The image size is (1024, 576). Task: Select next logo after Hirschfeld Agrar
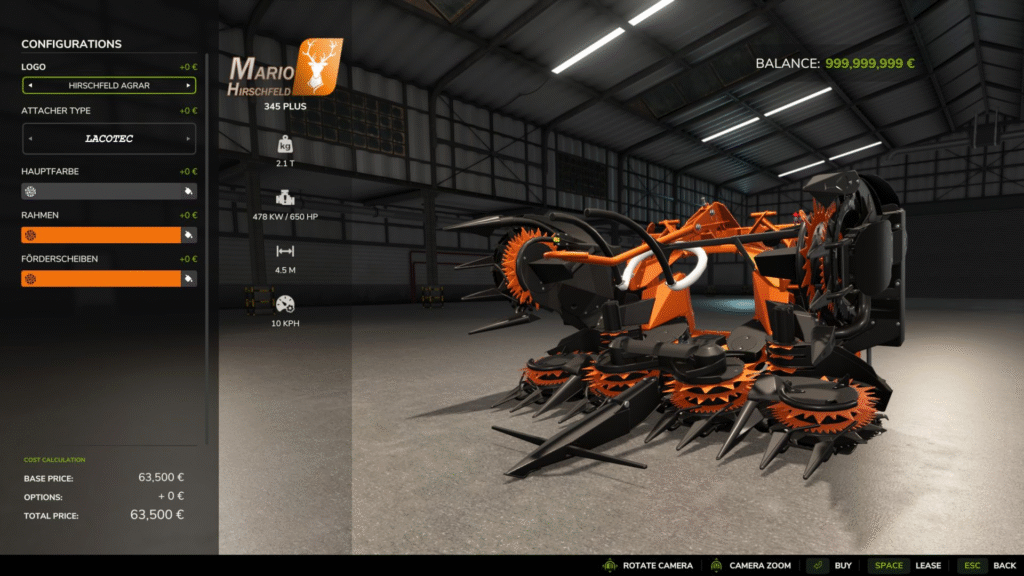[187, 86]
